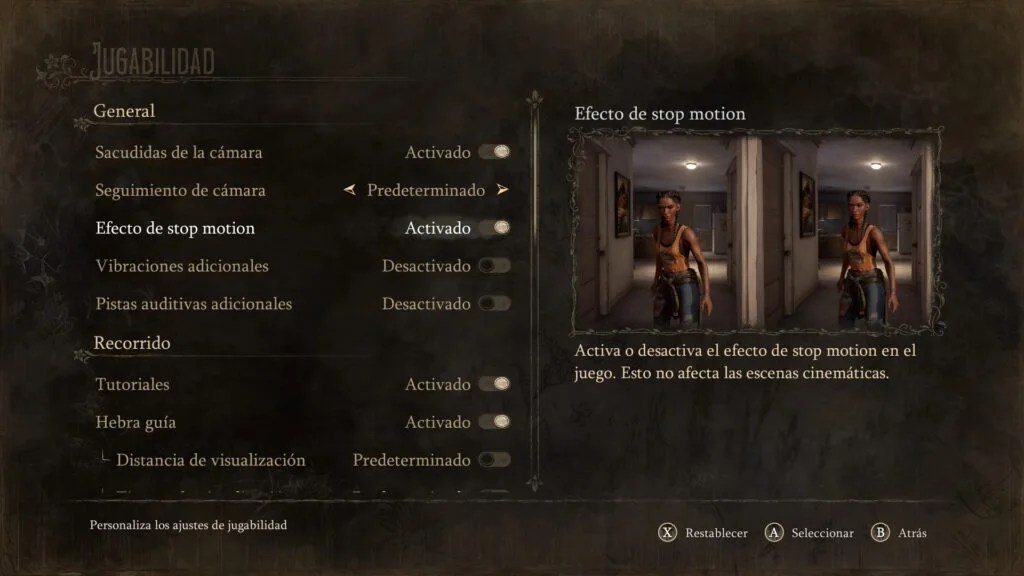Toggle the Tutoriales switch
This screenshot has width=1024, height=576.
(494, 384)
